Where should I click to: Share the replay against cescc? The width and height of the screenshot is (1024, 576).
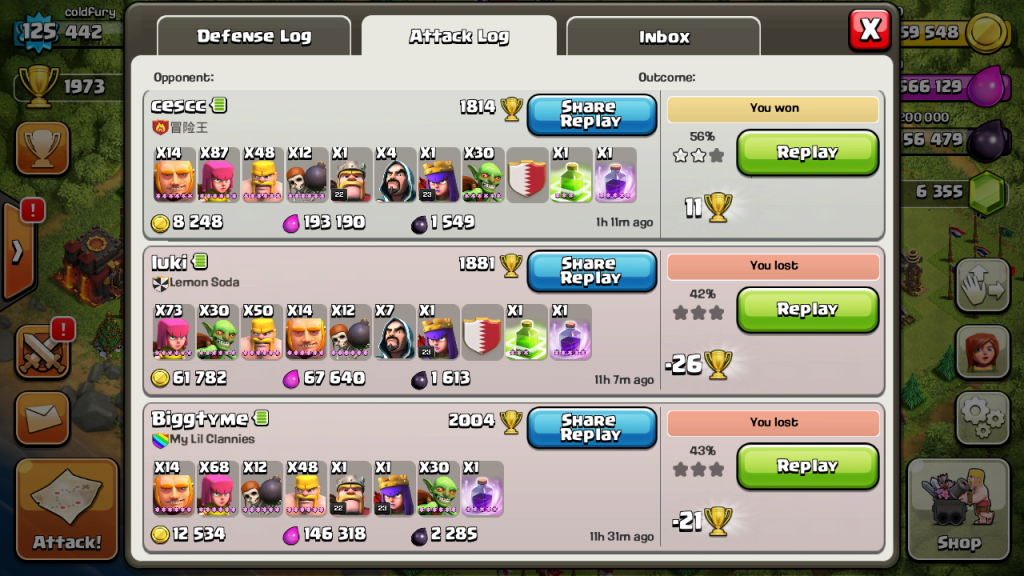591,114
